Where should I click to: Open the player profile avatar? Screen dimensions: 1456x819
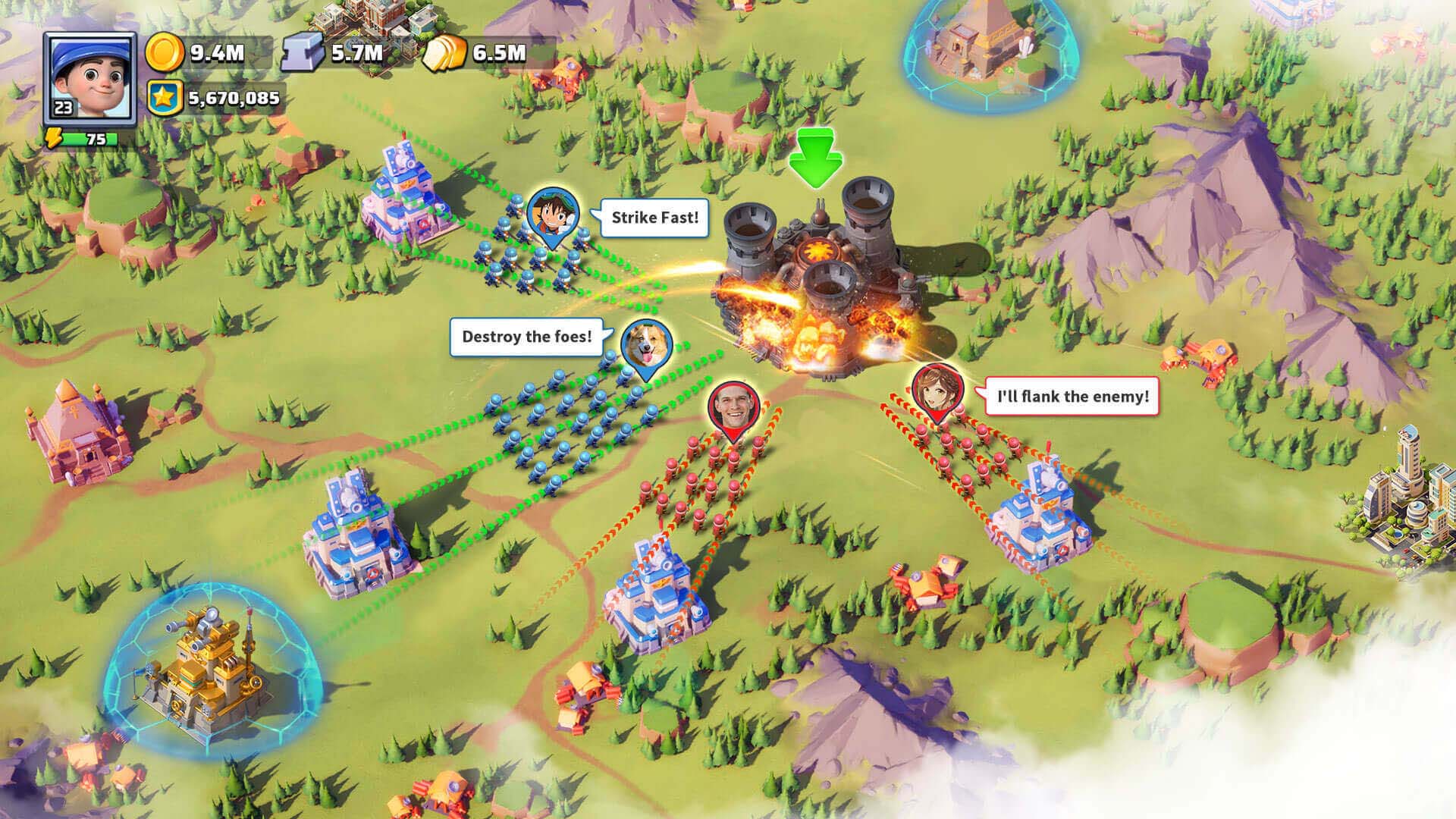tap(89, 77)
